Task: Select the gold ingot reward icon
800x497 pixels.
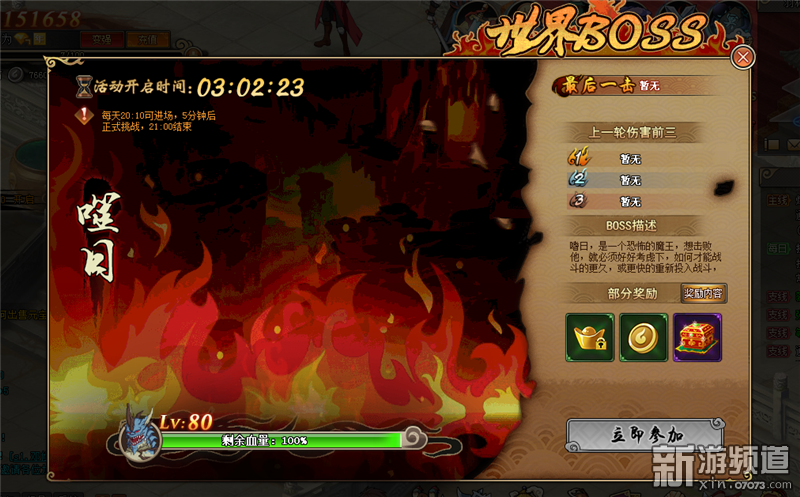Action: pos(590,337)
